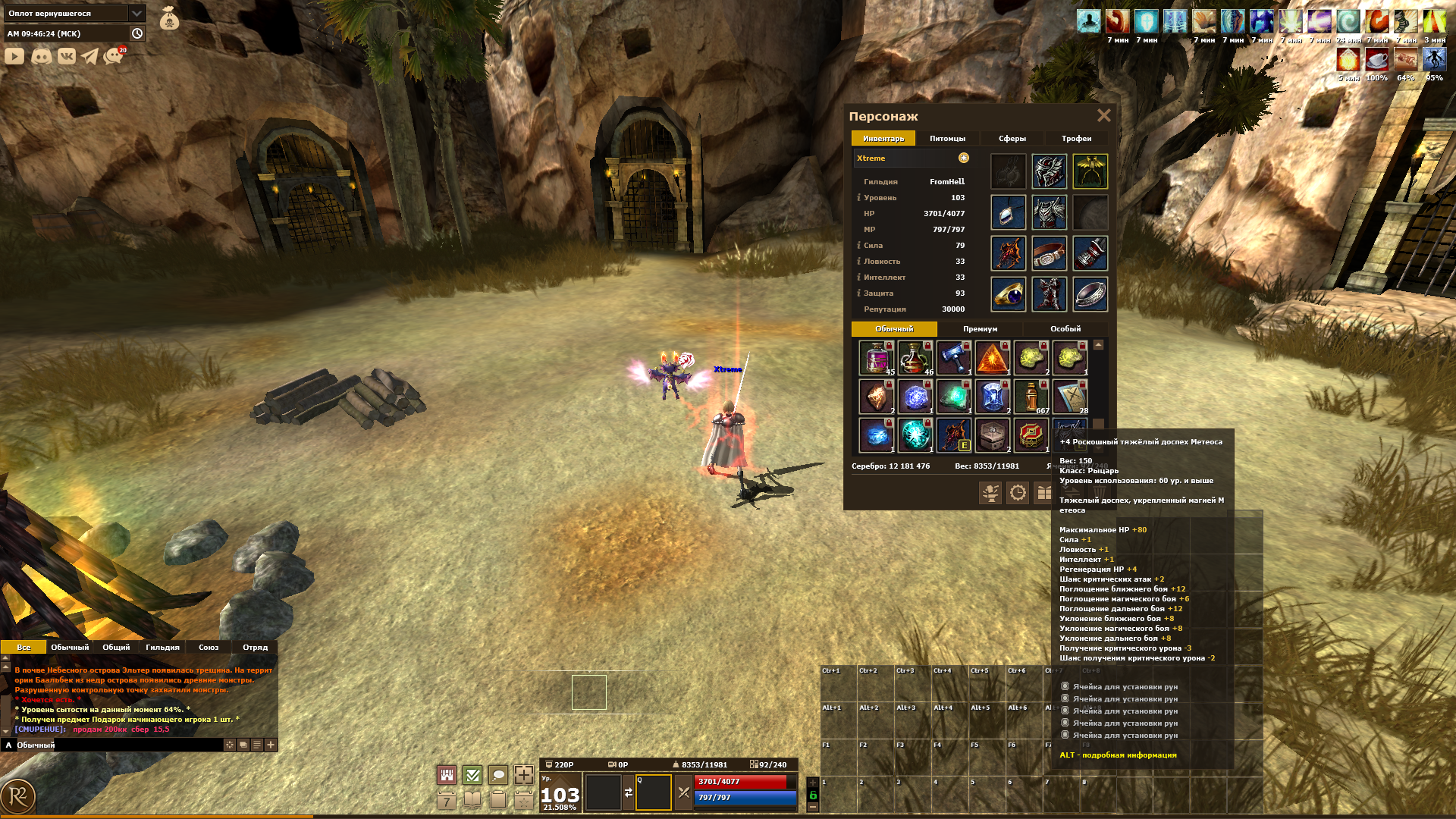The height and width of the screenshot is (819, 1456).
Task: Open the Telegram paper plane link
Action: click(x=90, y=56)
